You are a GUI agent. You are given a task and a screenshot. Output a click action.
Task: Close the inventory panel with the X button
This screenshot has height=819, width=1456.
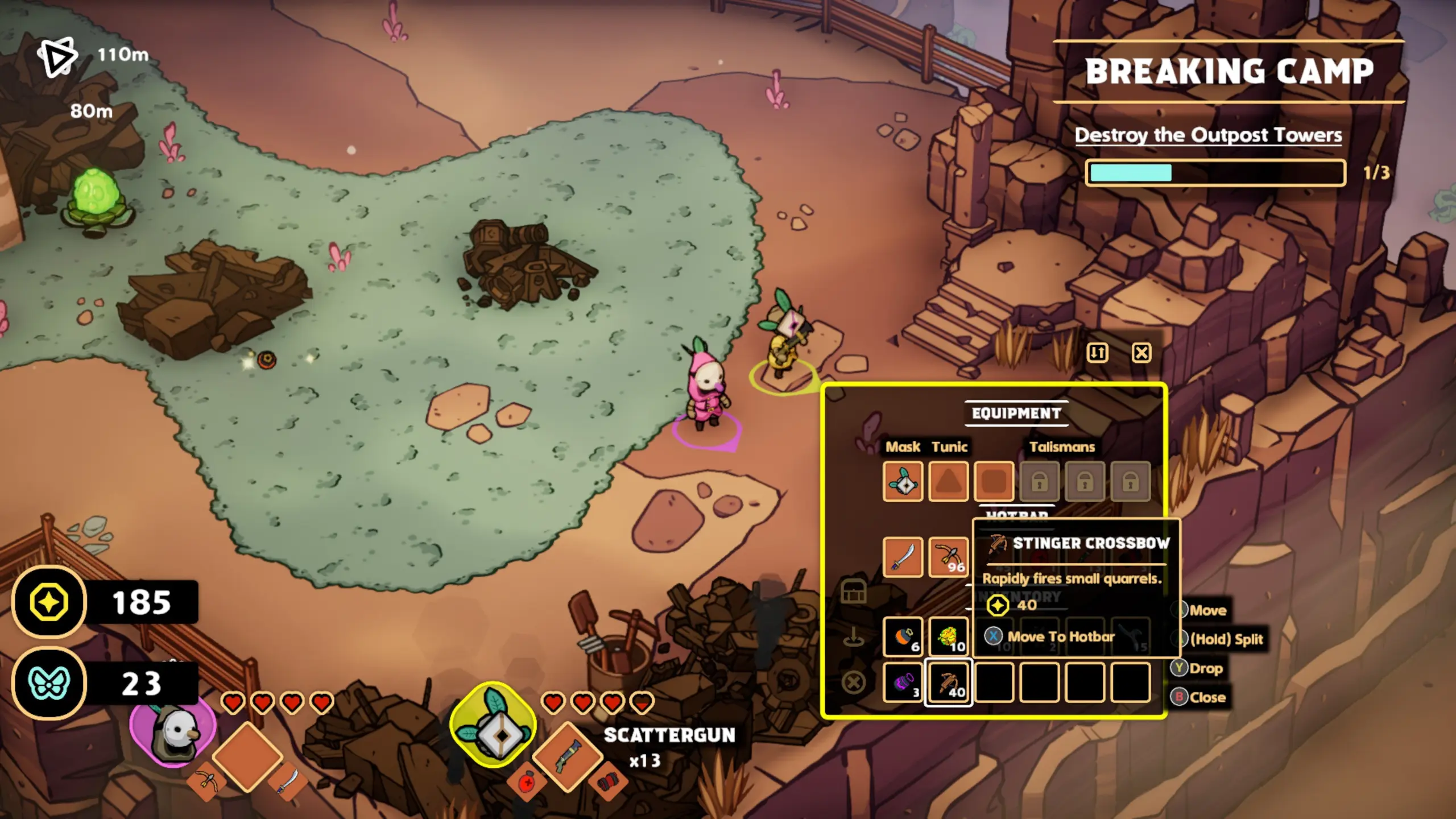[x=1141, y=353]
